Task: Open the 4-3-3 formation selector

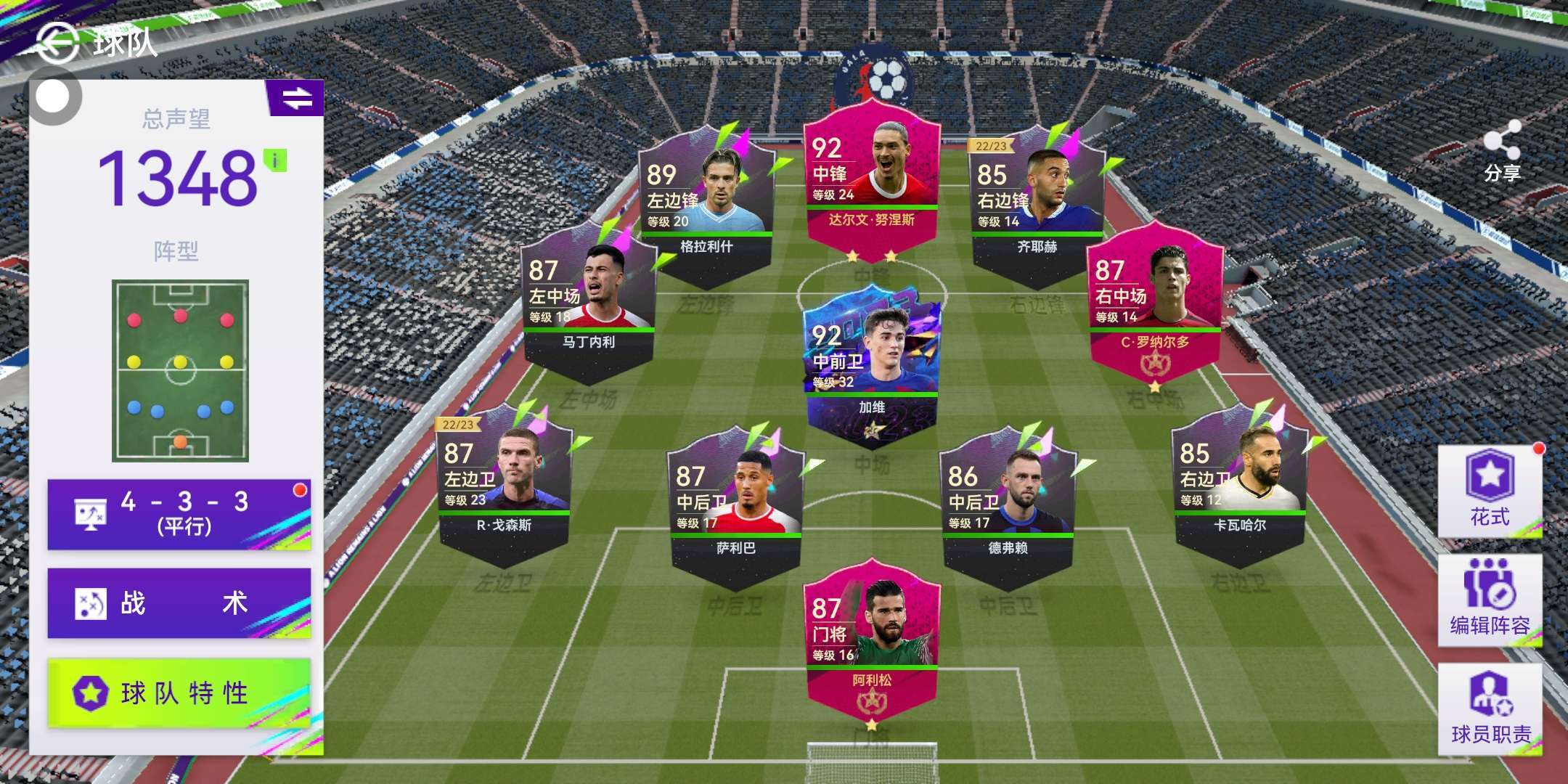Action: click(x=179, y=513)
